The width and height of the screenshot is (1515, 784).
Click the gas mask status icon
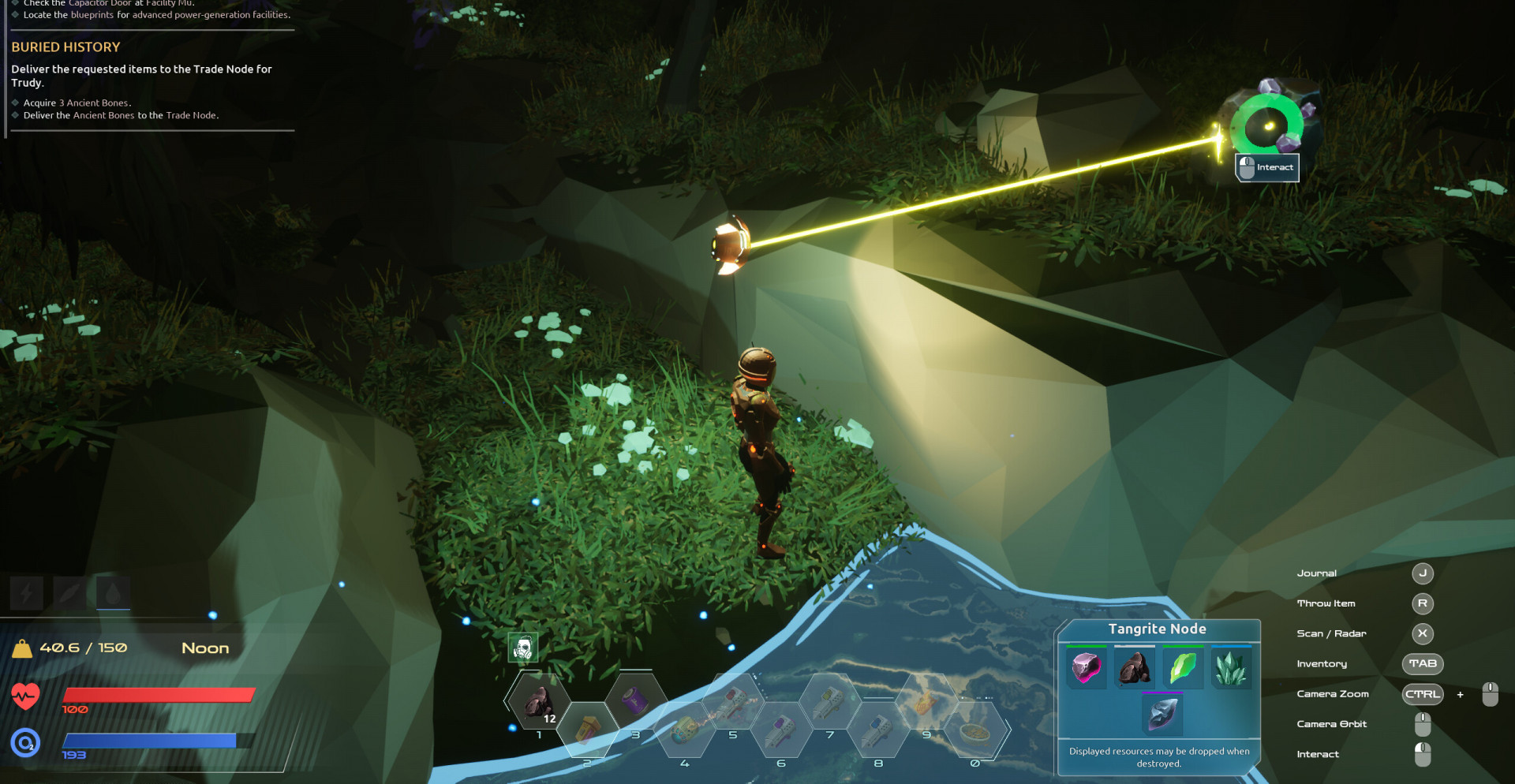point(522,648)
